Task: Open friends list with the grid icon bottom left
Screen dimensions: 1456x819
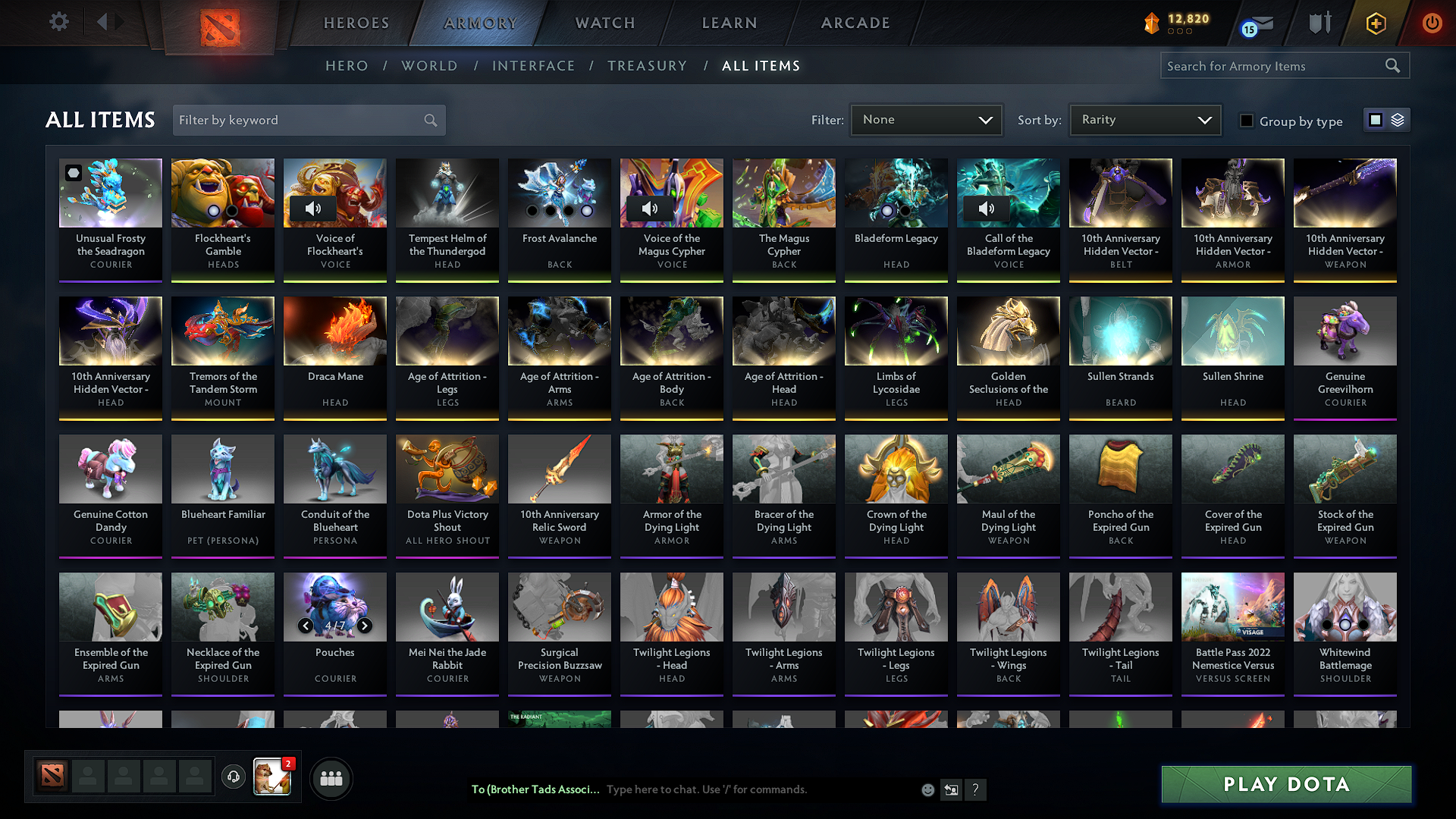Action: [x=331, y=778]
